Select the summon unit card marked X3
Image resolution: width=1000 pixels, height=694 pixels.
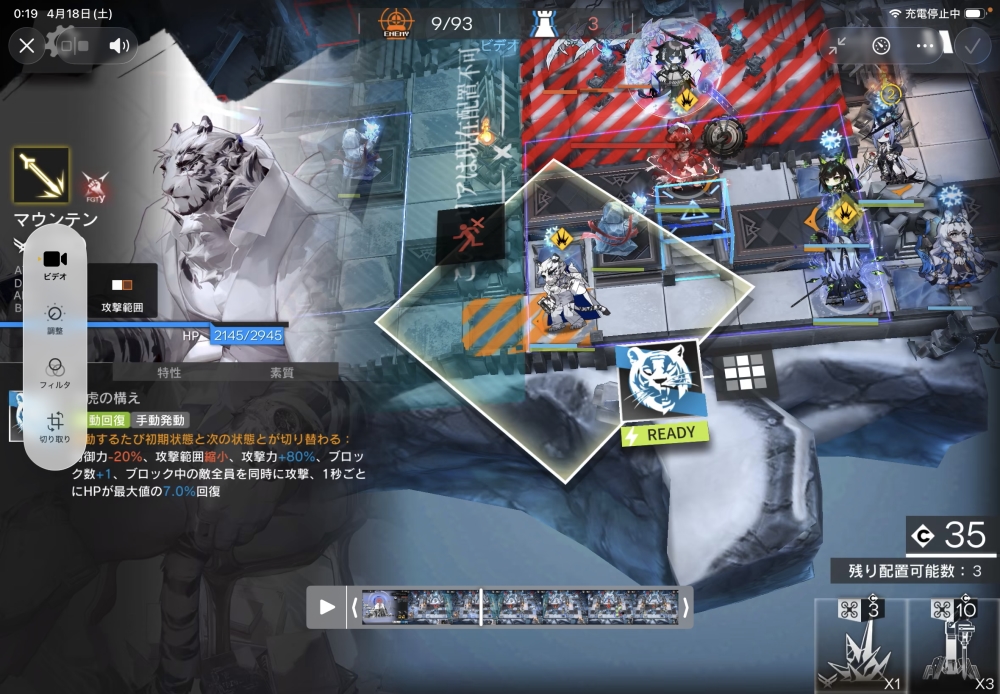tap(955, 647)
